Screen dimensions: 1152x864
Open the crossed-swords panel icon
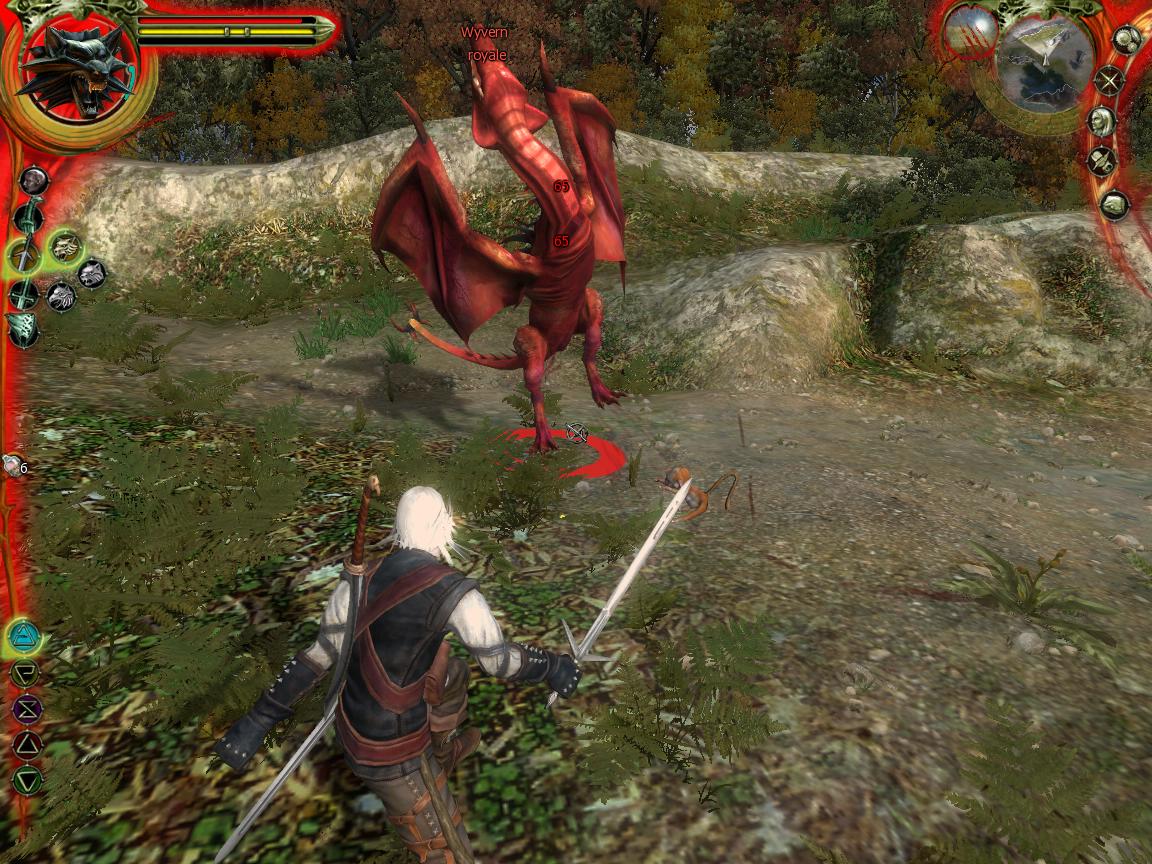(x=1109, y=80)
